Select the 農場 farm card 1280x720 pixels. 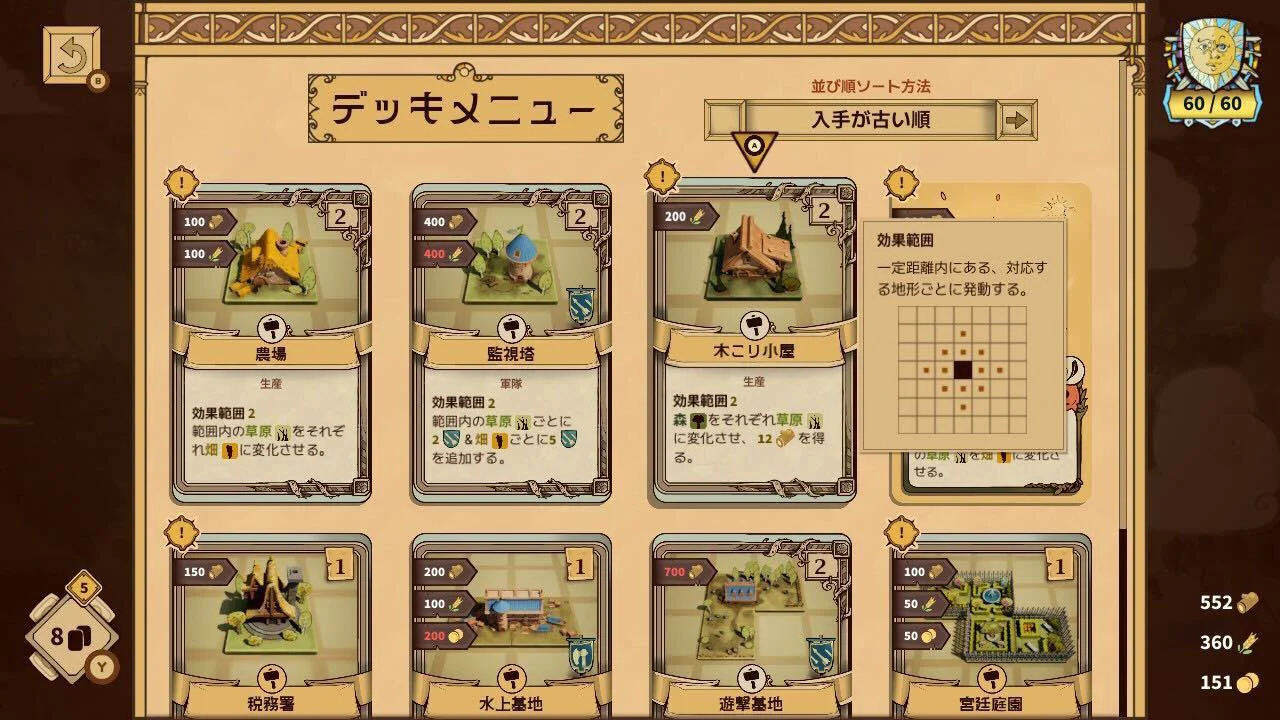point(271,340)
